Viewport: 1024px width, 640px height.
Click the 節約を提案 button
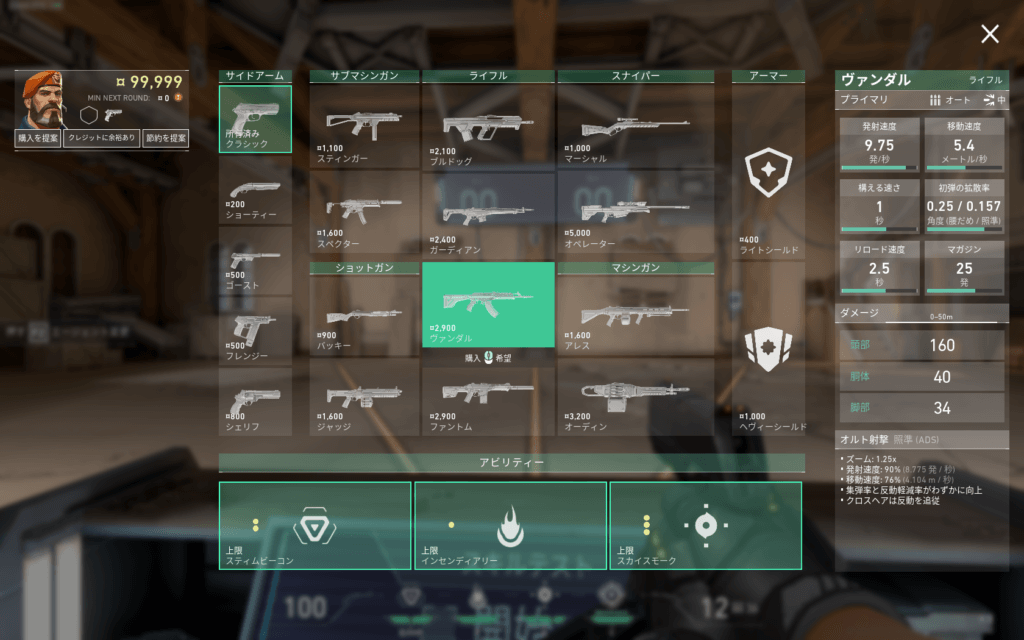[x=165, y=139]
